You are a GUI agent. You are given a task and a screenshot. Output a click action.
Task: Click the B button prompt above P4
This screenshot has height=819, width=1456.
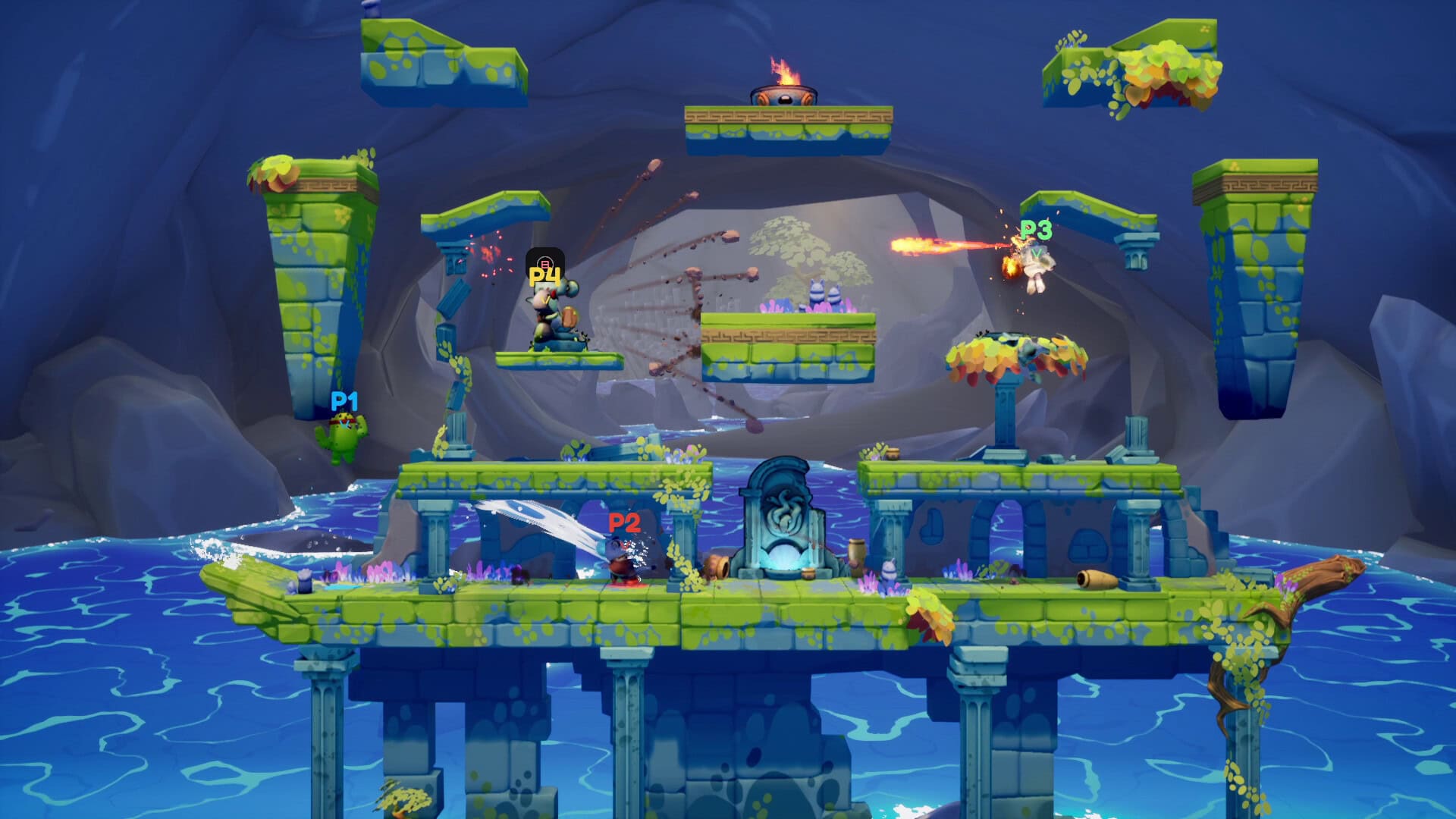[544, 263]
